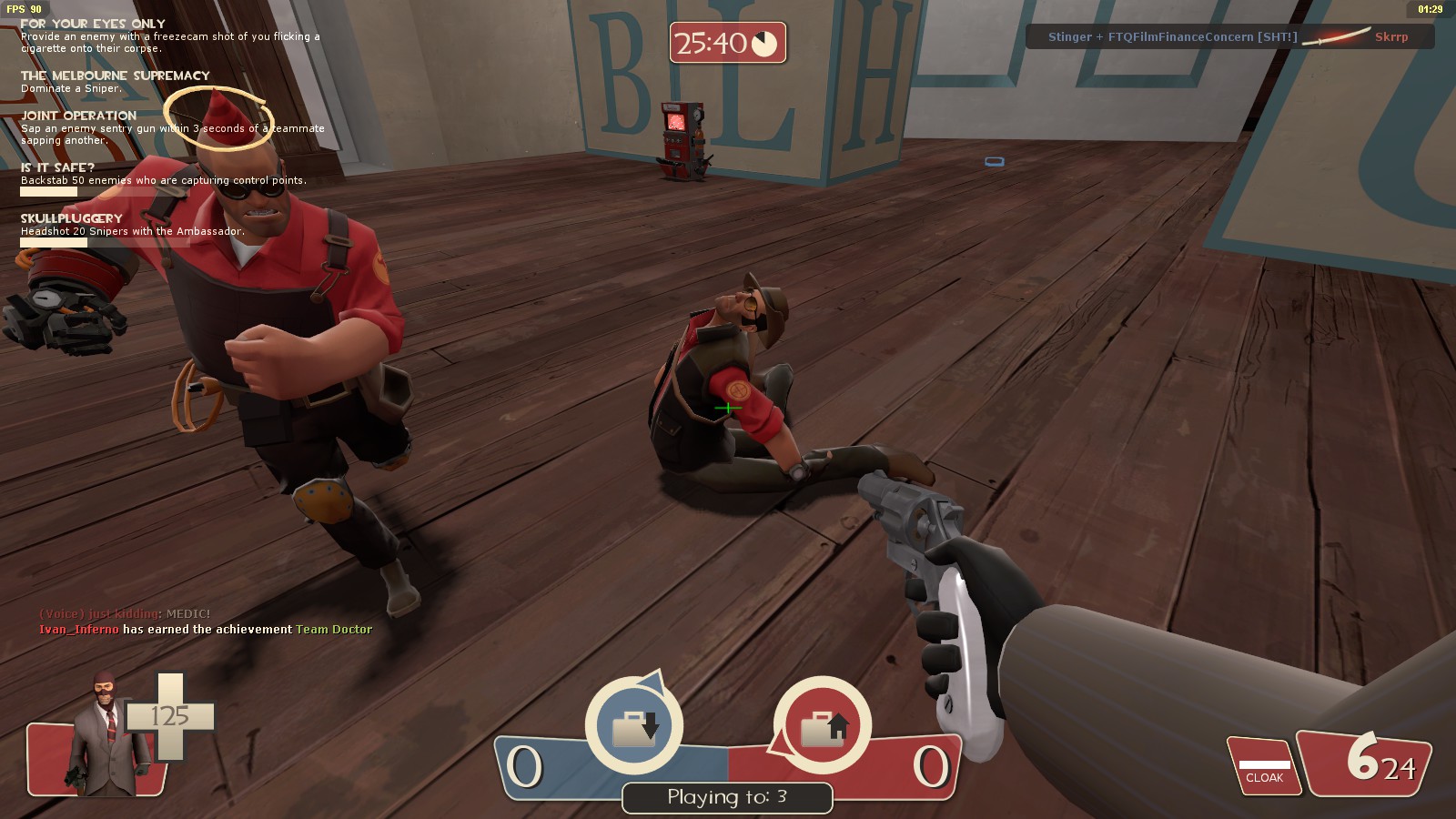This screenshot has width=1456, height=819.
Task: Select the Ivan_Inferno achievement chat message
Action: (206, 630)
